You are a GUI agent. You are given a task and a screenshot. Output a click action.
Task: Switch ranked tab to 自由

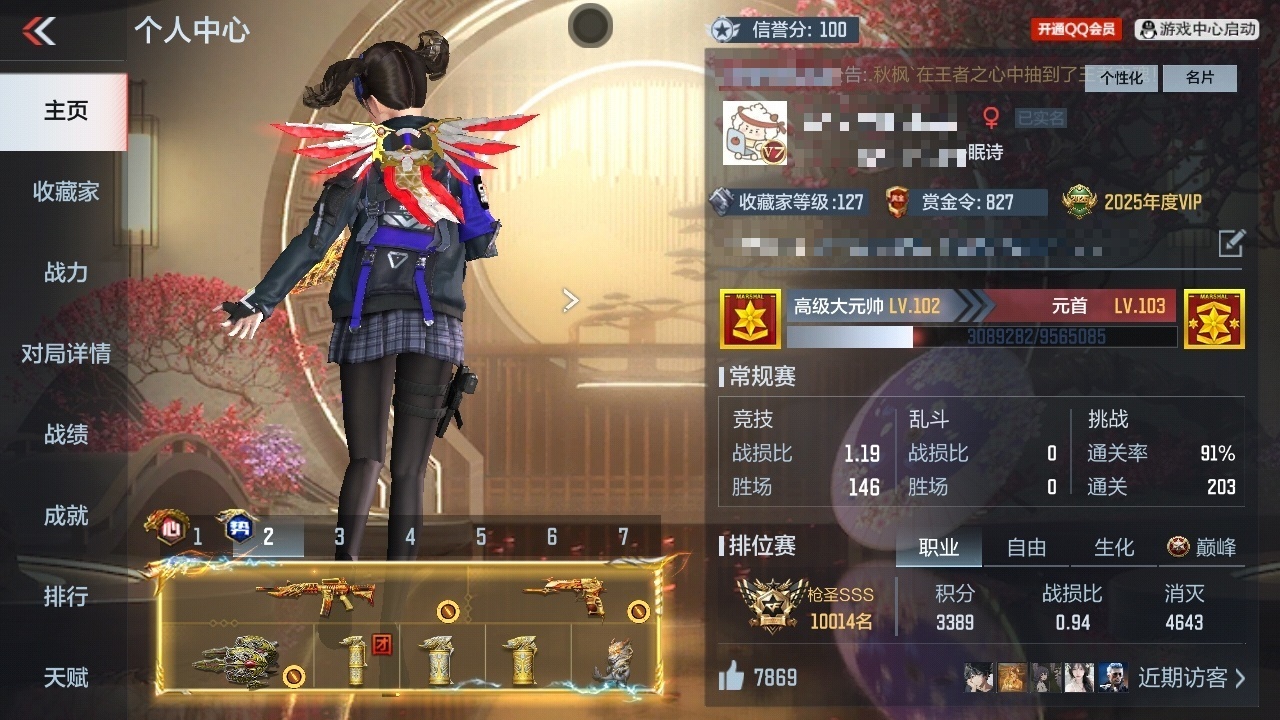tap(1026, 547)
